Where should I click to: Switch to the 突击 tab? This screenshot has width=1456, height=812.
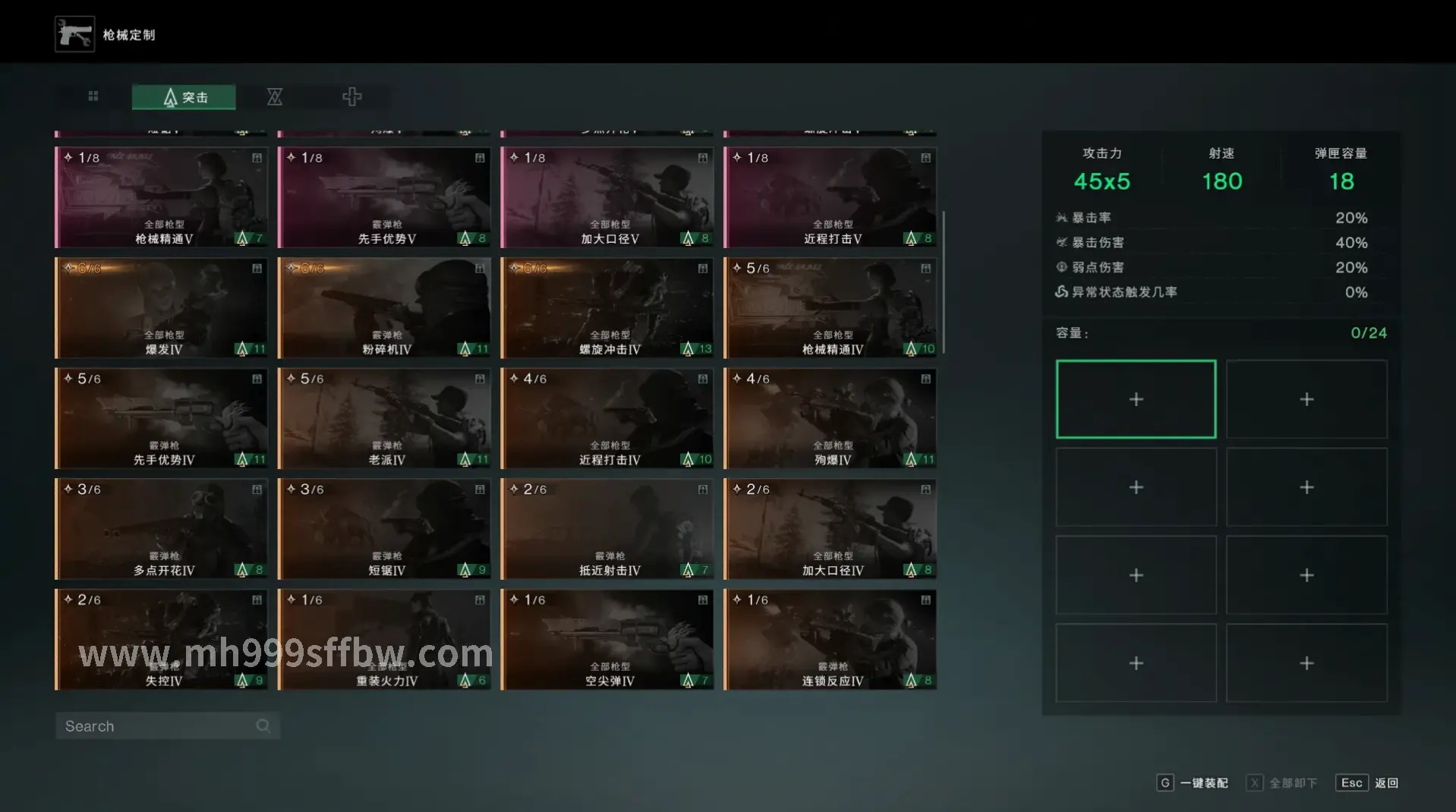(184, 97)
